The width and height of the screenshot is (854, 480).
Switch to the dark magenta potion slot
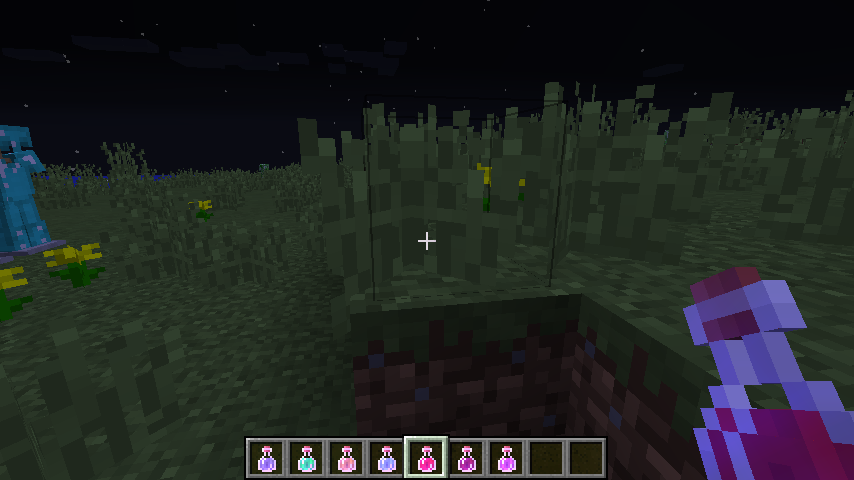[x=466, y=458]
